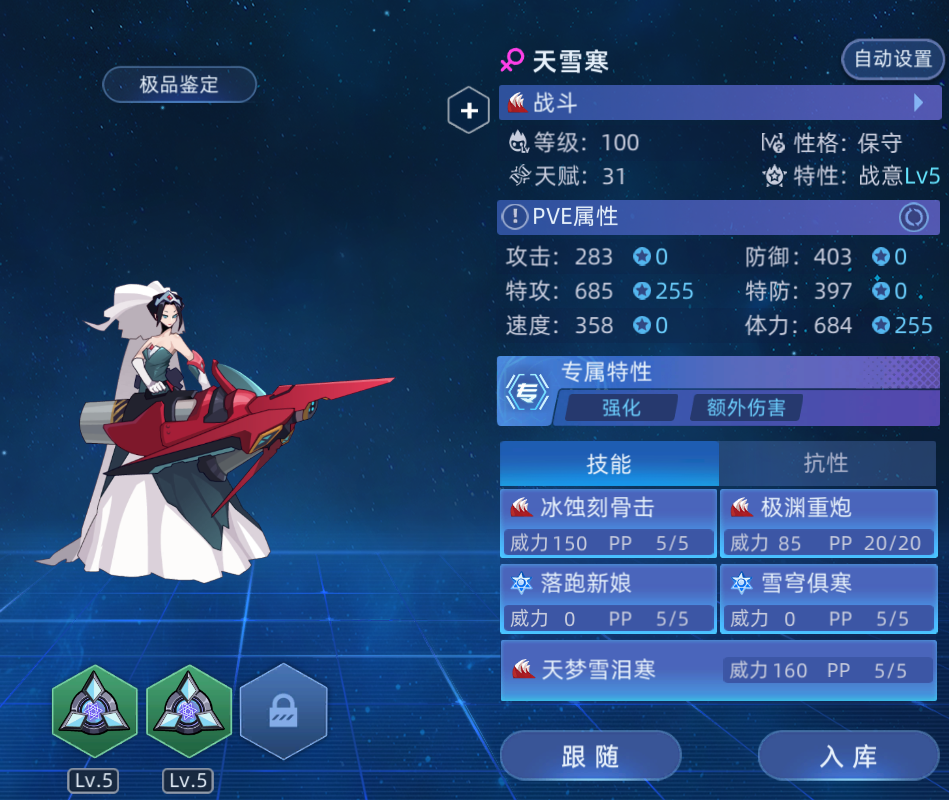Choose the 雪穹俱寒 skill slot
Screen dimensions: 949x800
(x=828, y=598)
